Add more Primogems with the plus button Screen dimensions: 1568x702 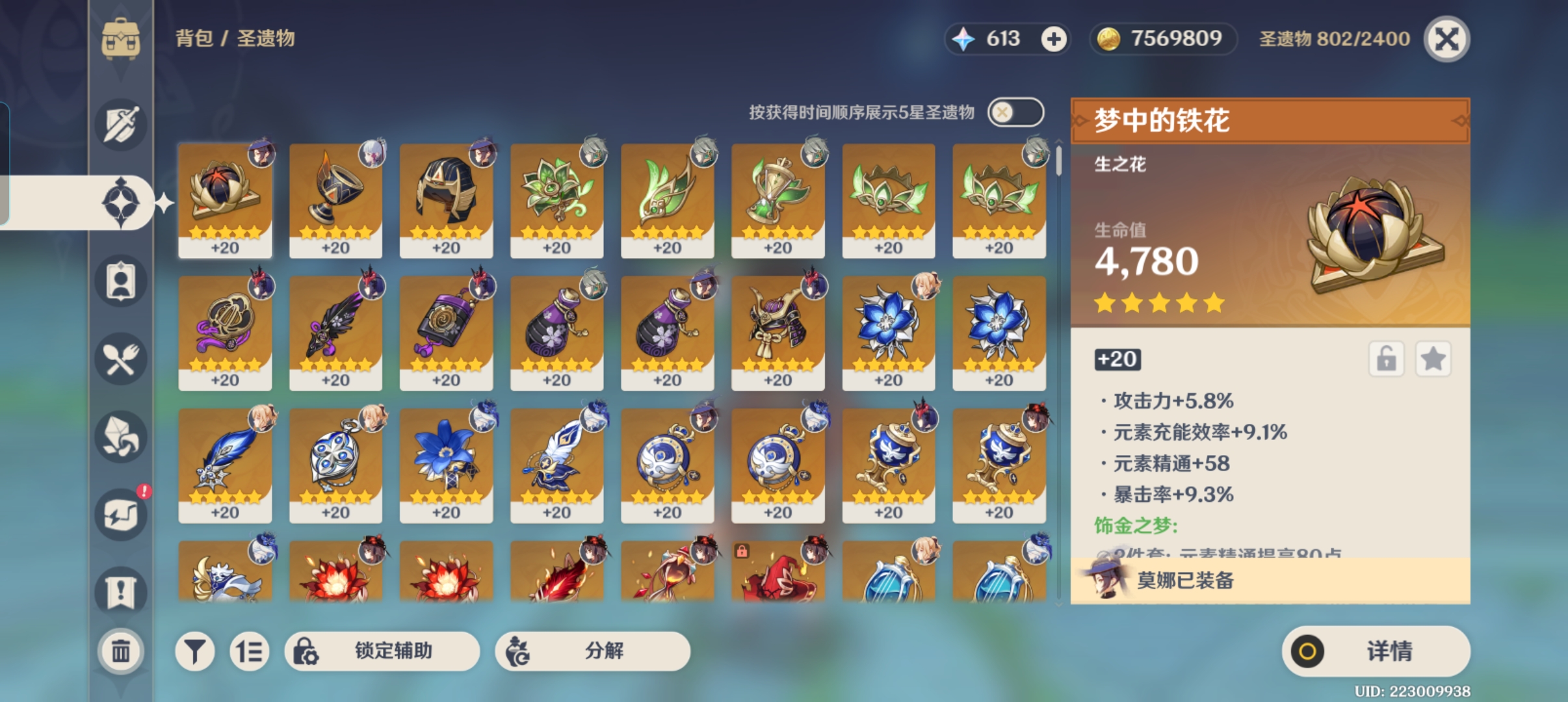click(1054, 39)
